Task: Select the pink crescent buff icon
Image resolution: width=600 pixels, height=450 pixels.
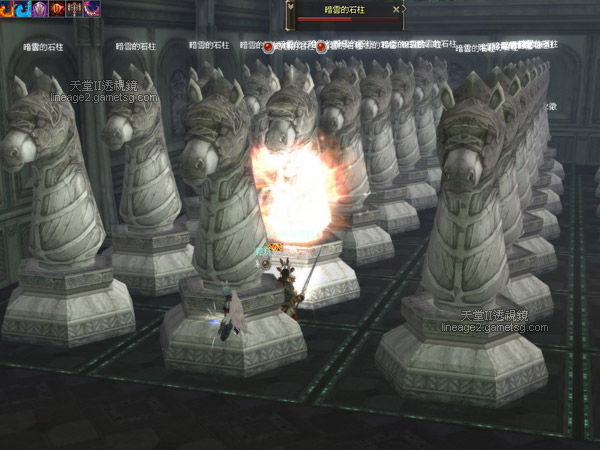Action: (x=92, y=8)
